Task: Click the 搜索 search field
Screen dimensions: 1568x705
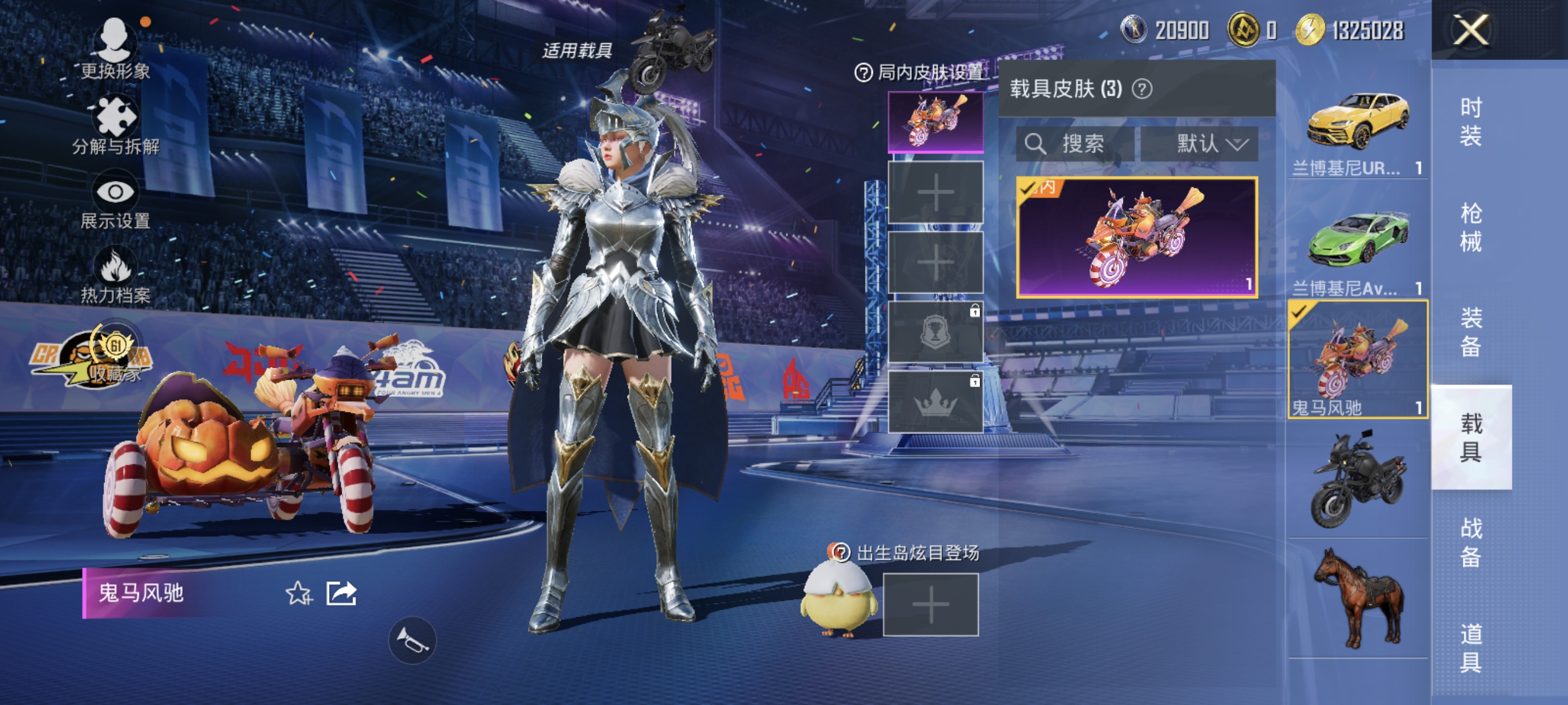Action: [x=1075, y=144]
